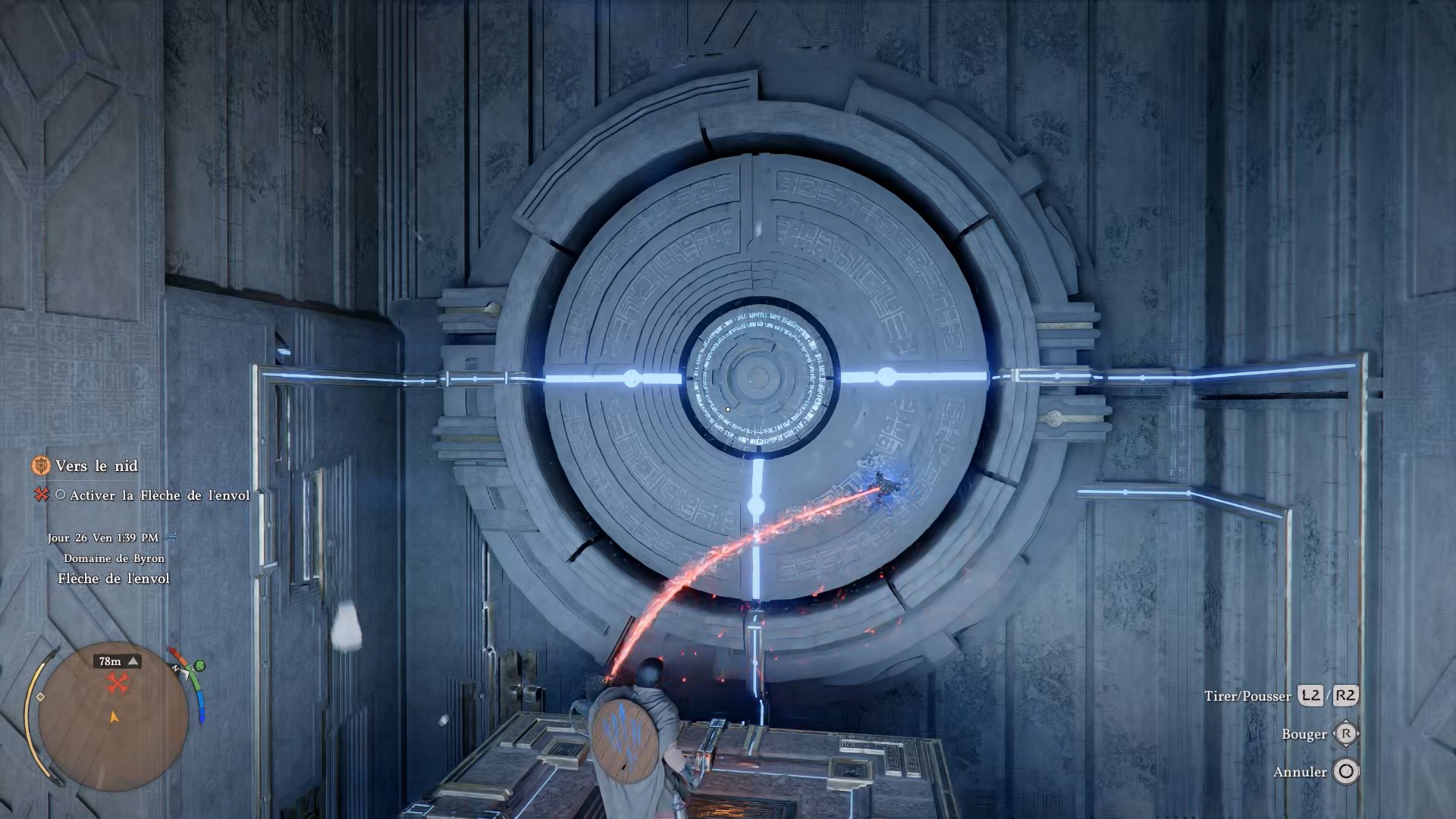The width and height of the screenshot is (1456, 819).
Task: Select the "Activer la Flèche de l'envol" objective
Action: (x=159, y=495)
